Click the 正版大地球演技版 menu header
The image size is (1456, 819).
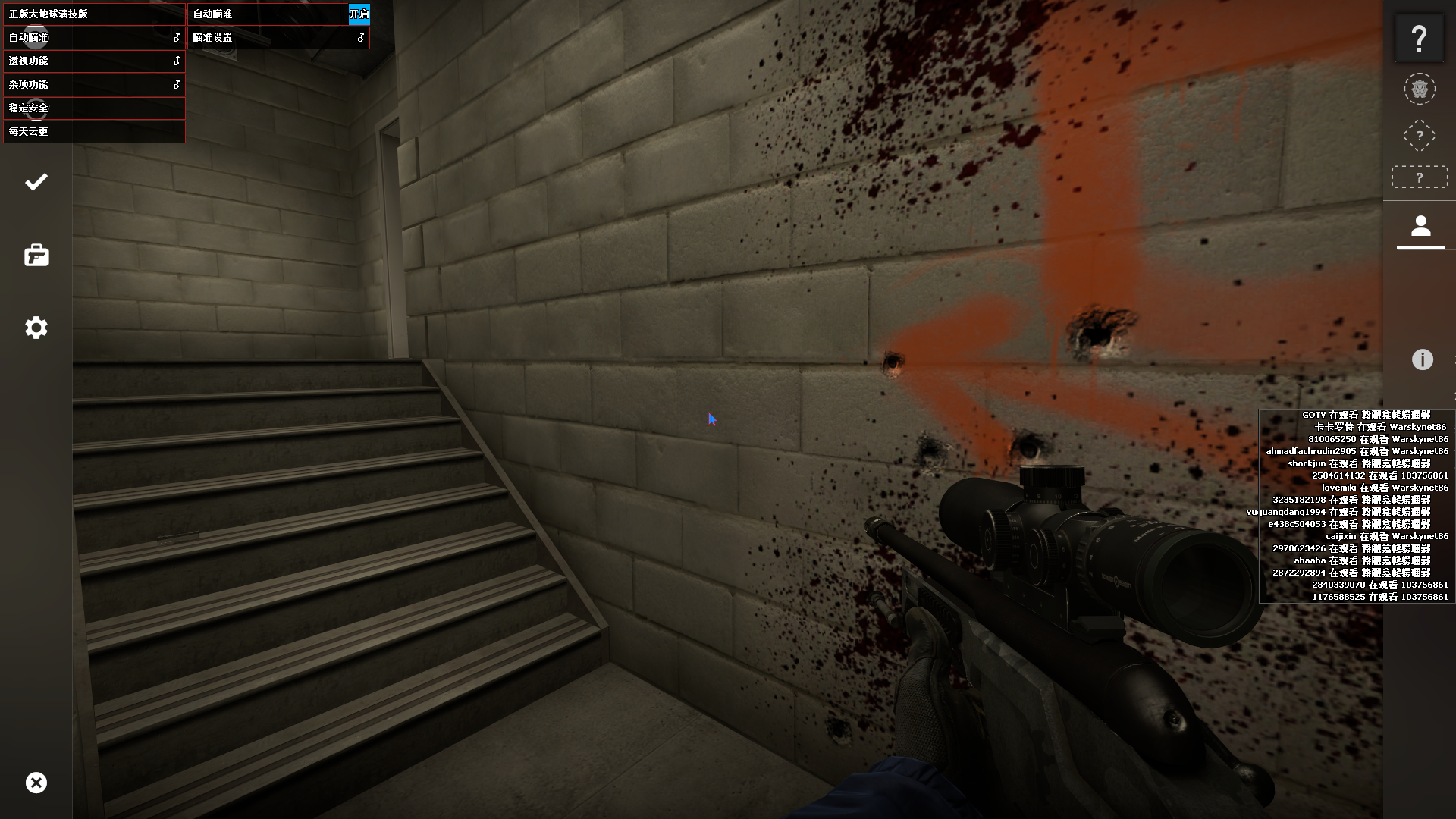[x=94, y=14]
